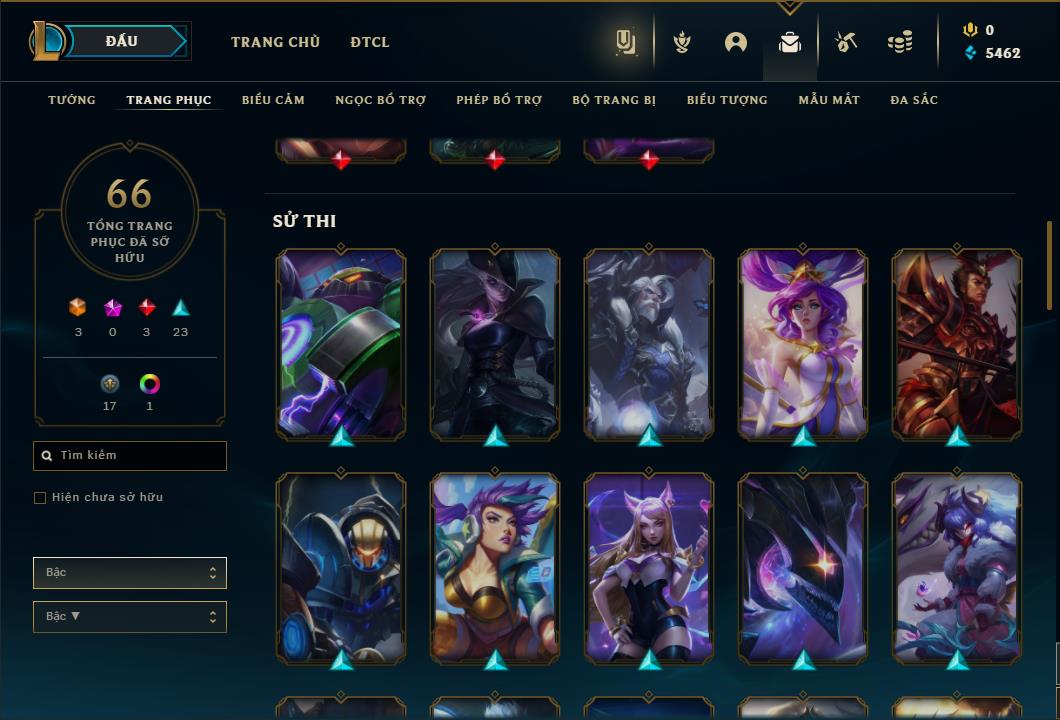1060x720 pixels.
Task: Open the TRANG CHỦ home page
Action: click(275, 42)
